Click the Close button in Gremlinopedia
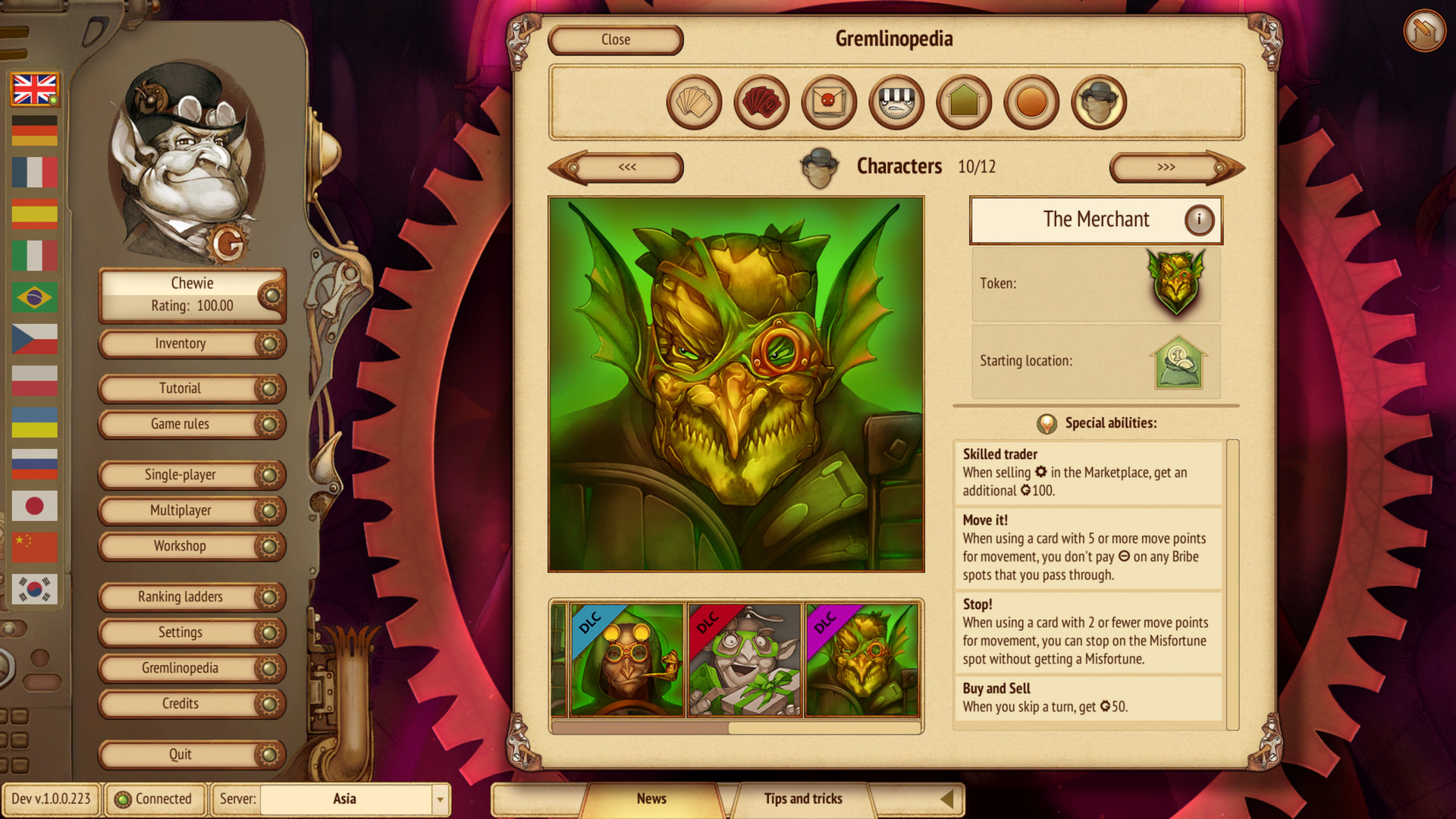 (x=615, y=39)
